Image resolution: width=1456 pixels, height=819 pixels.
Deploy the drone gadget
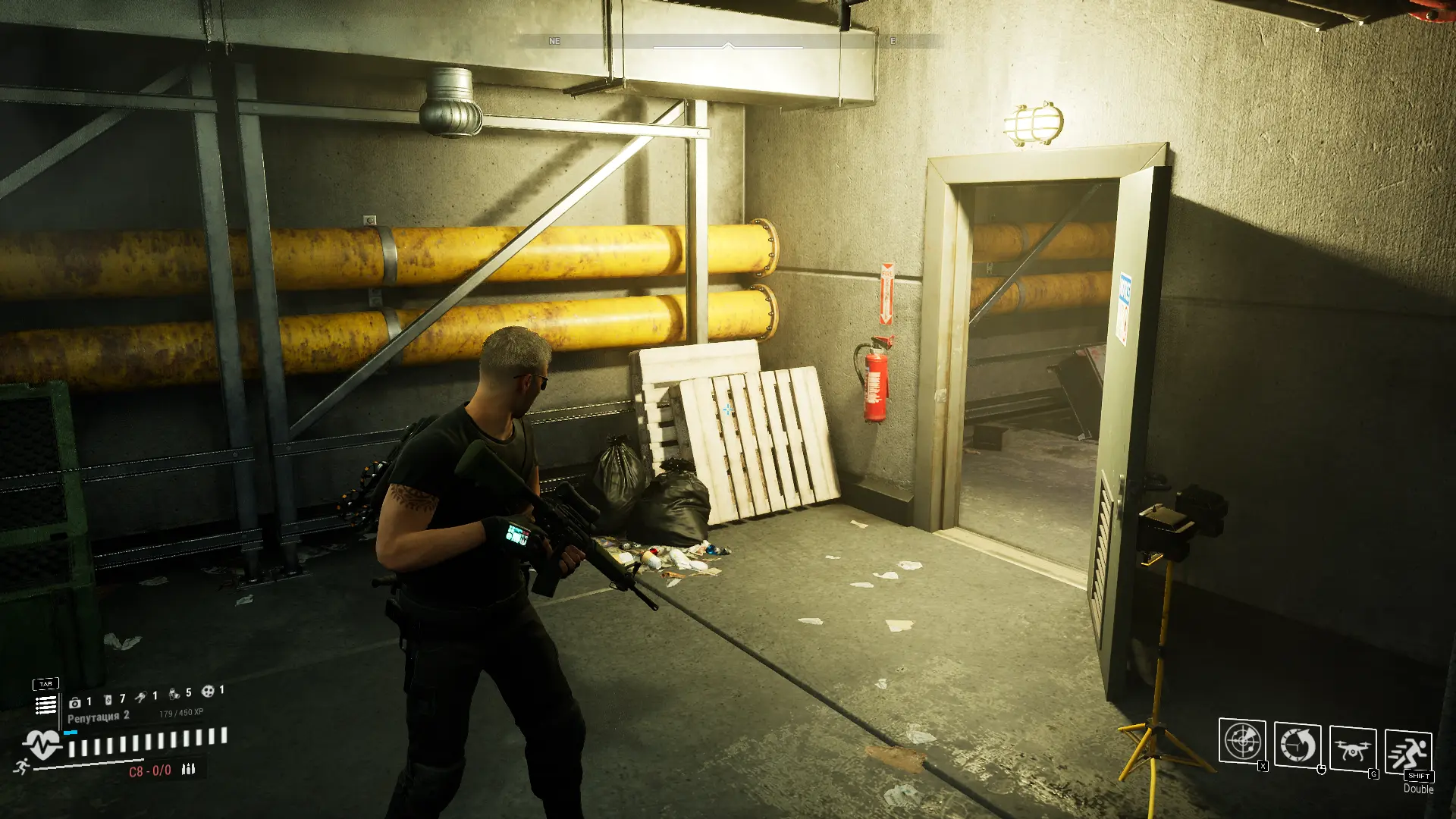coord(1353,750)
